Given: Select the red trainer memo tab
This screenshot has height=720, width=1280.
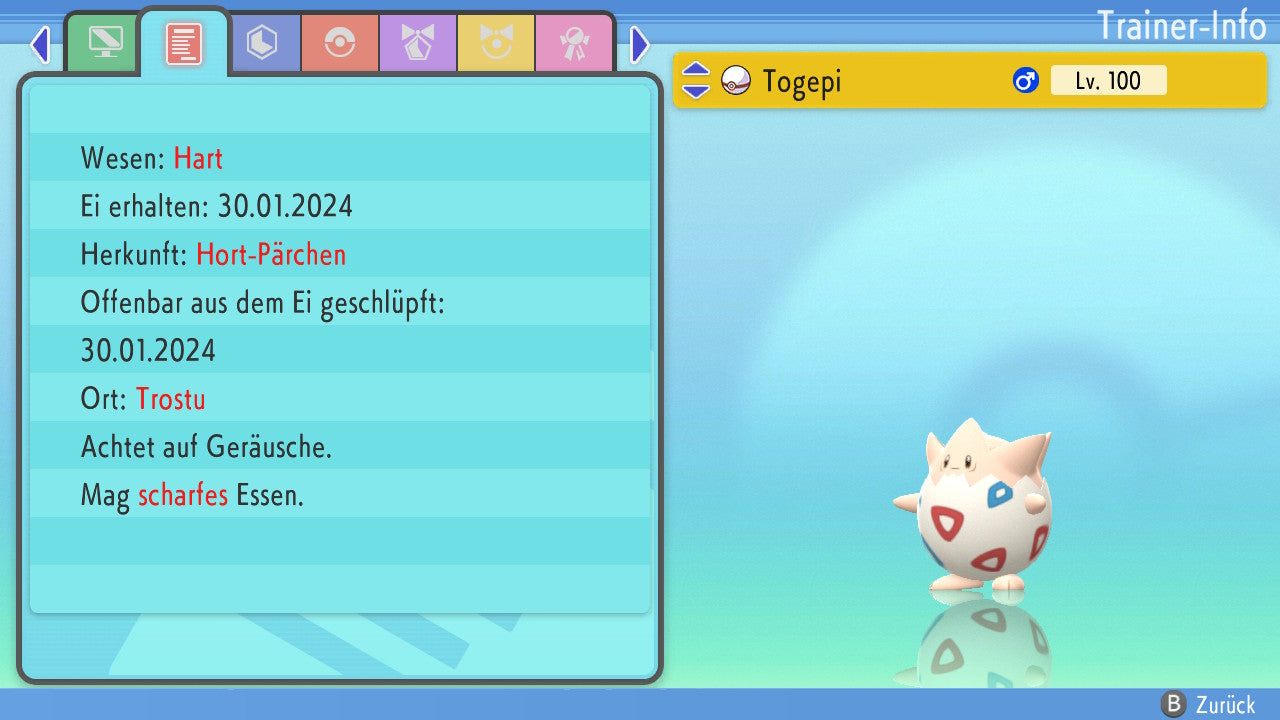Looking at the screenshot, I should (184, 43).
